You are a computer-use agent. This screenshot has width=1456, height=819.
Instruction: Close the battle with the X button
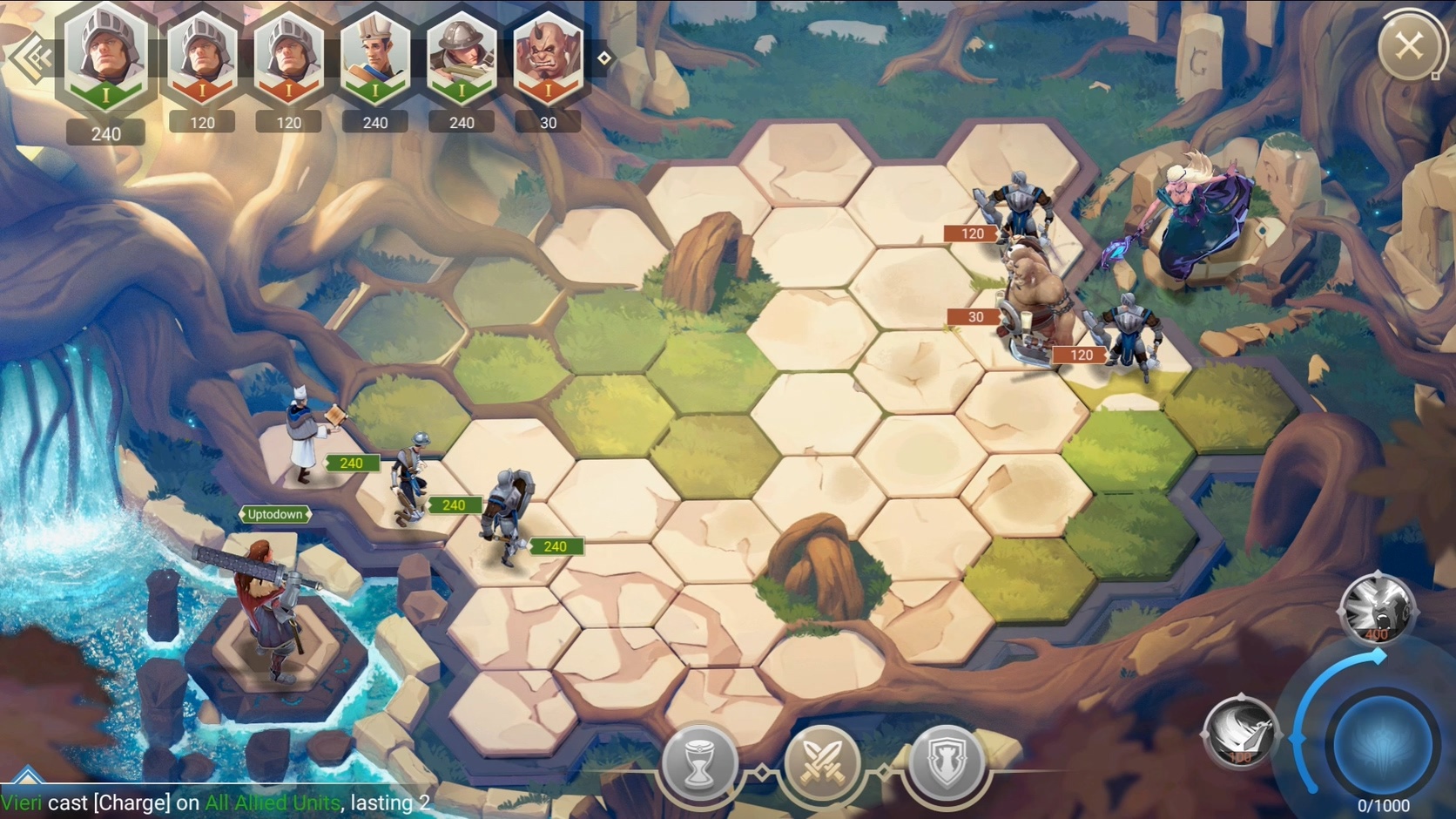point(1408,45)
